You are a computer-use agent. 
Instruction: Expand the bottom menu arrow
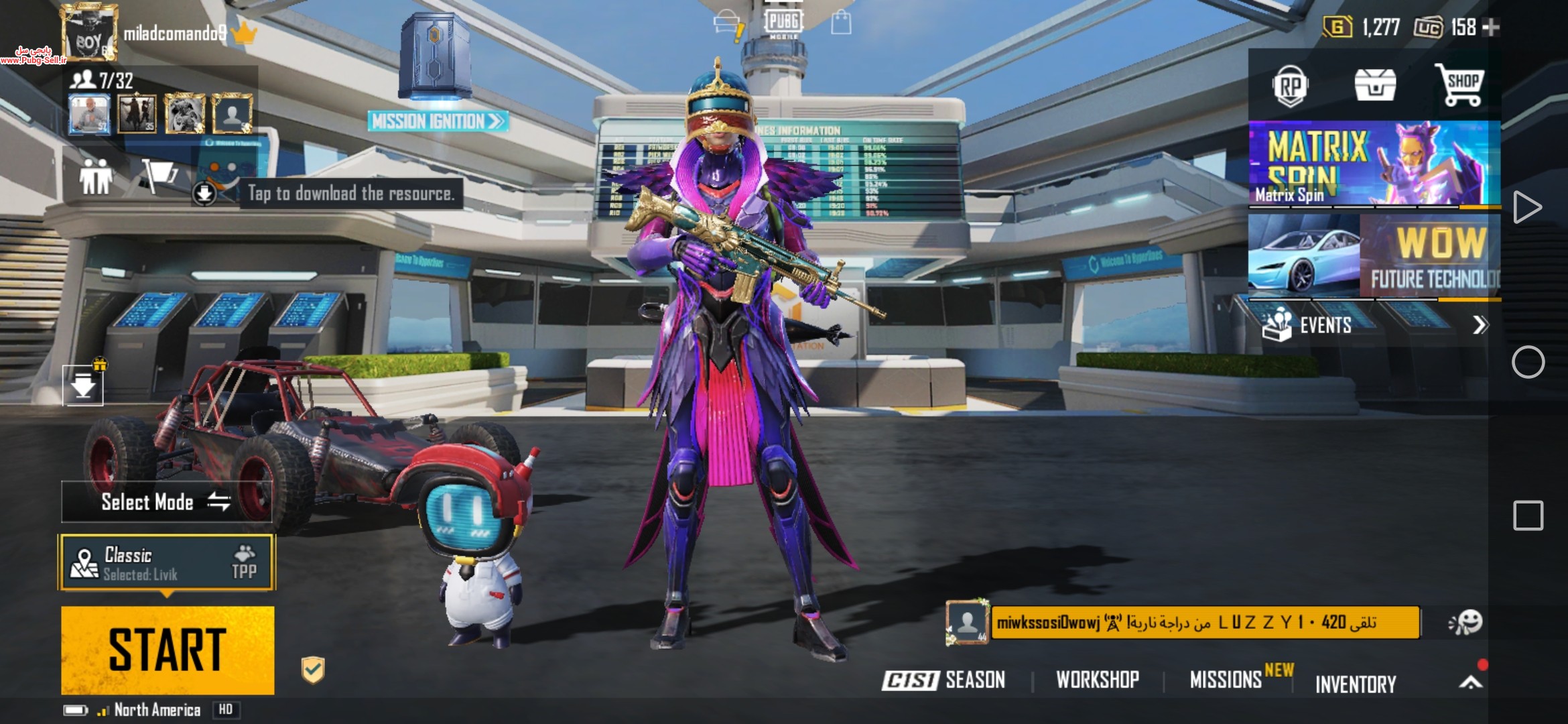(1470, 682)
